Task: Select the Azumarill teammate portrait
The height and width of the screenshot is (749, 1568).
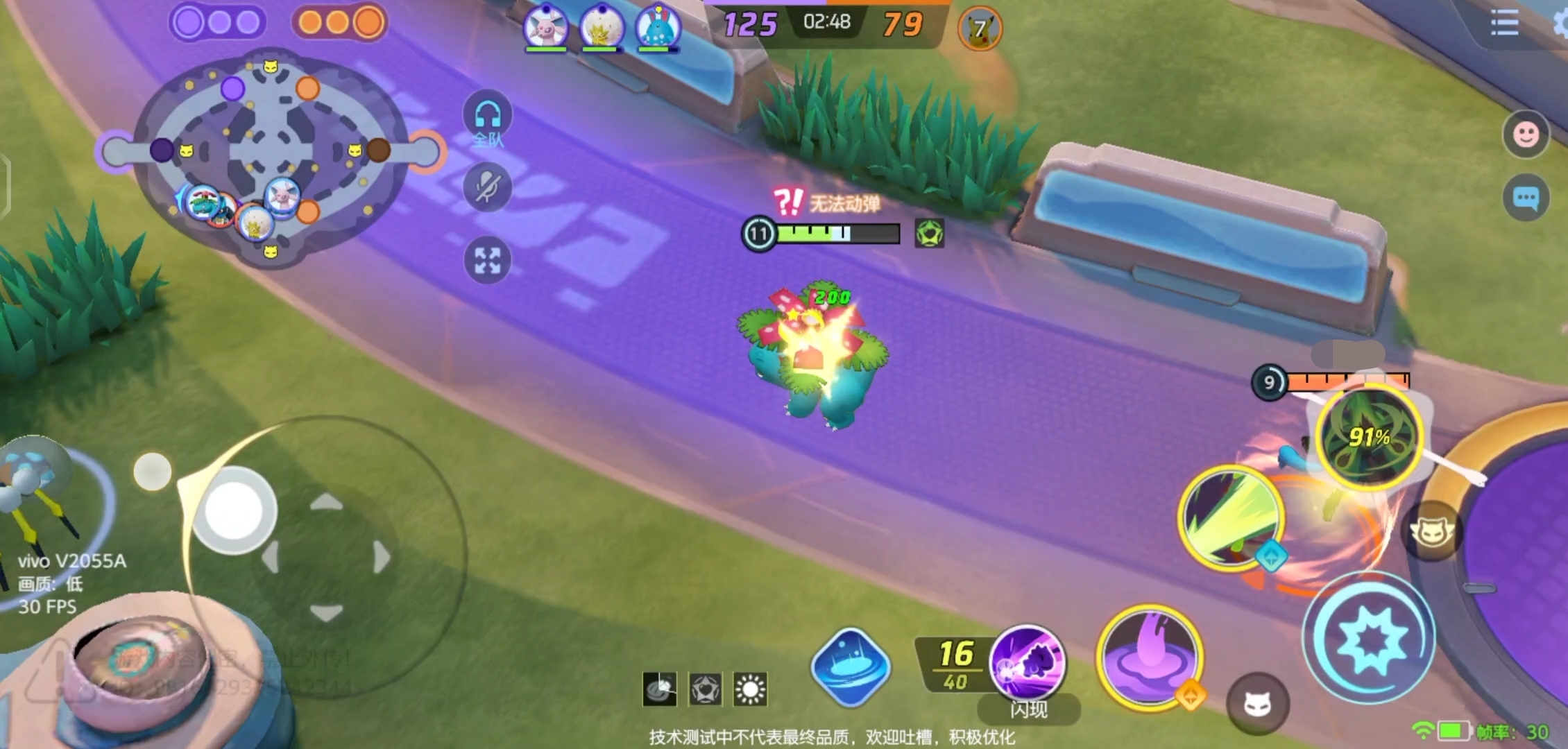Action: tap(658, 28)
